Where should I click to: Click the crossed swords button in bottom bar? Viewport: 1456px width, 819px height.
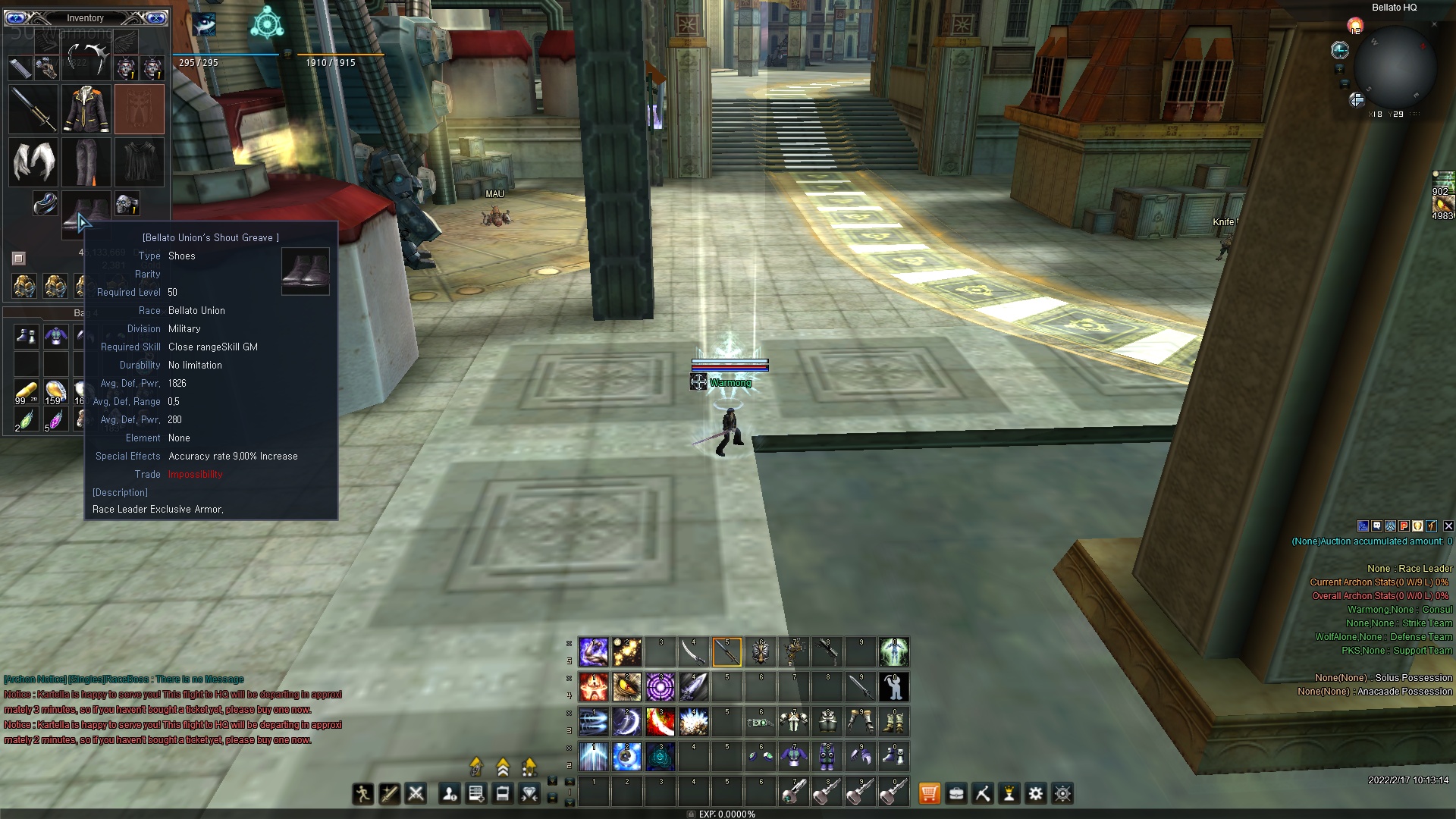[416, 794]
